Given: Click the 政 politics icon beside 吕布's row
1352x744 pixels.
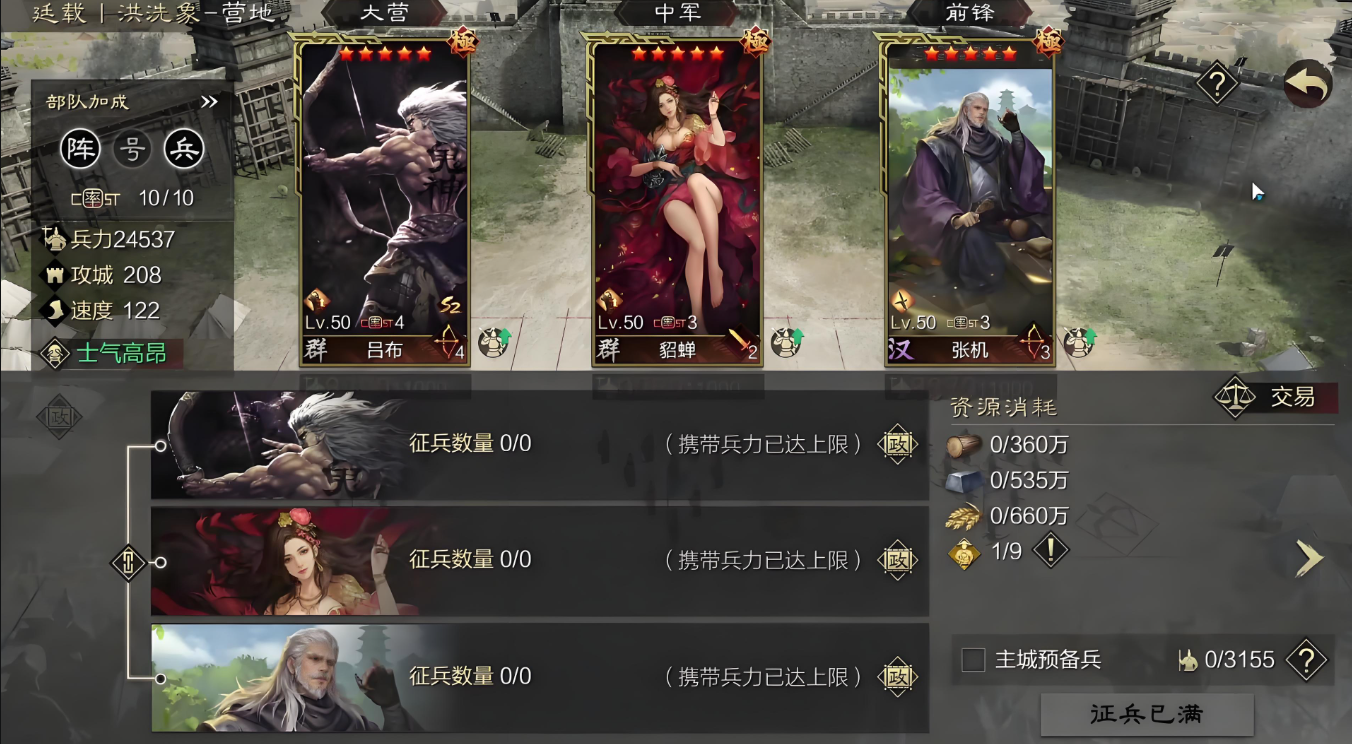Looking at the screenshot, I should click(896, 446).
